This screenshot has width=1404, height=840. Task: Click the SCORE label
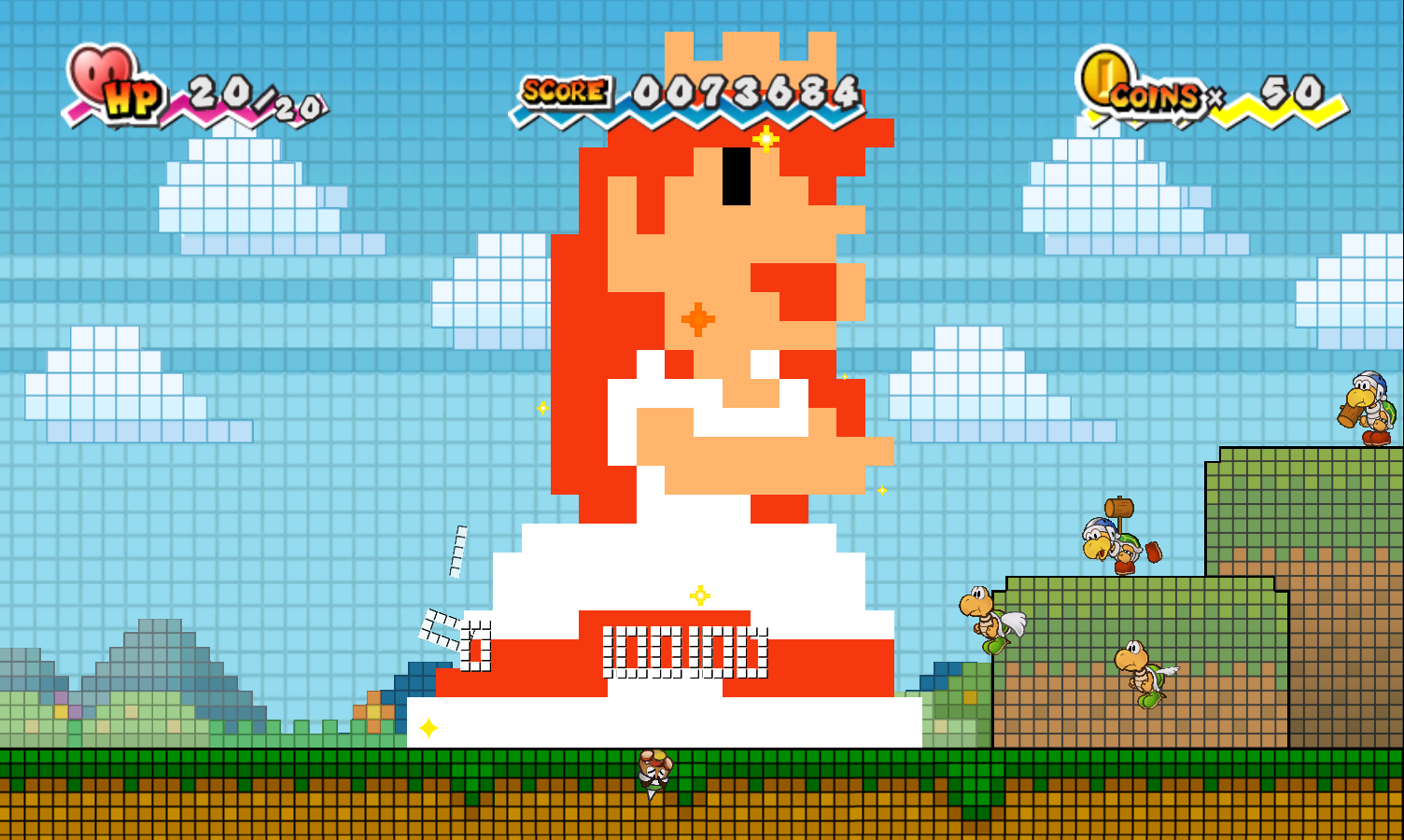562,91
